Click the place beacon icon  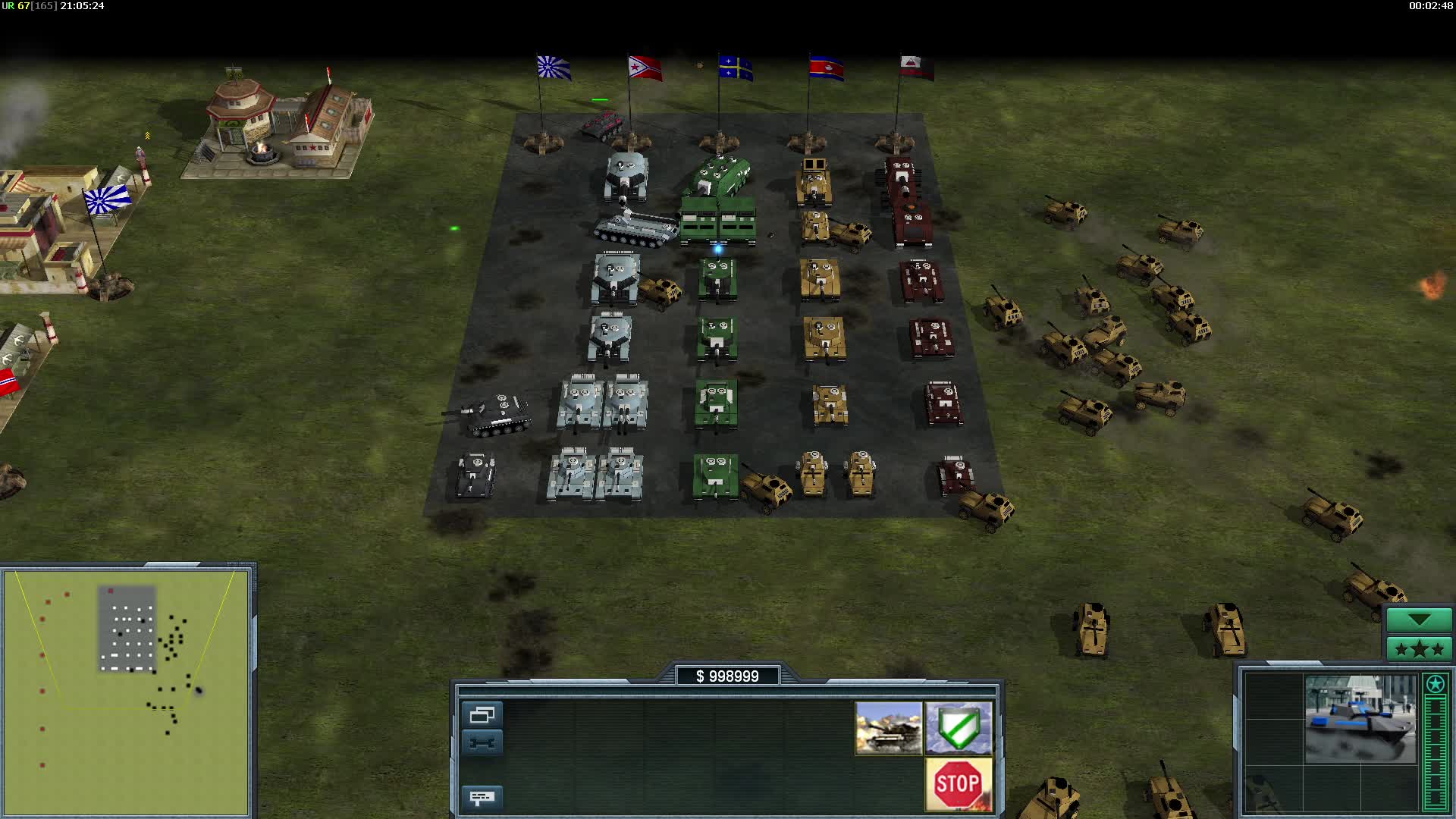(x=483, y=797)
